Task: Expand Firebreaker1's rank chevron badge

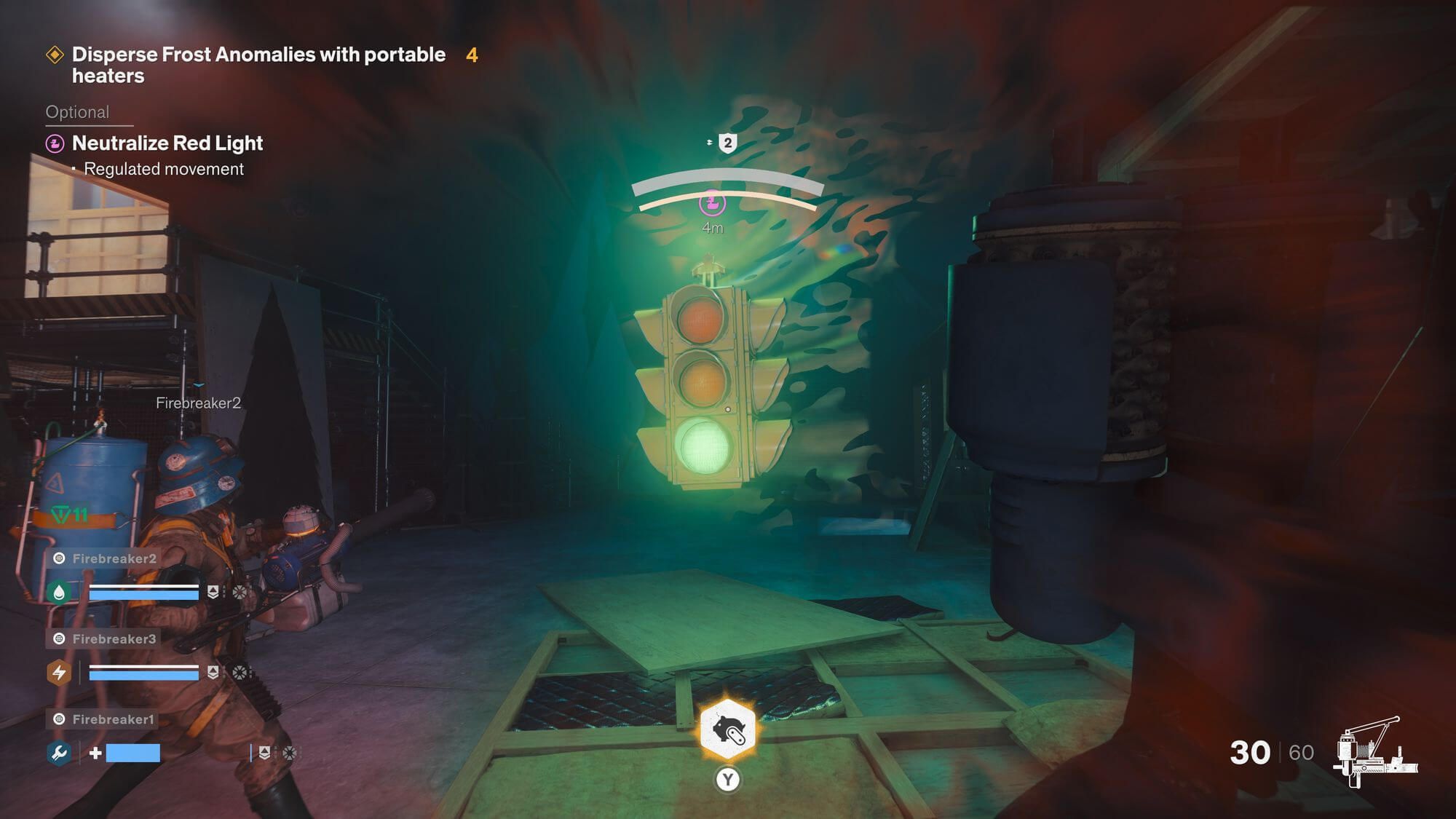Action: [x=265, y=753]
